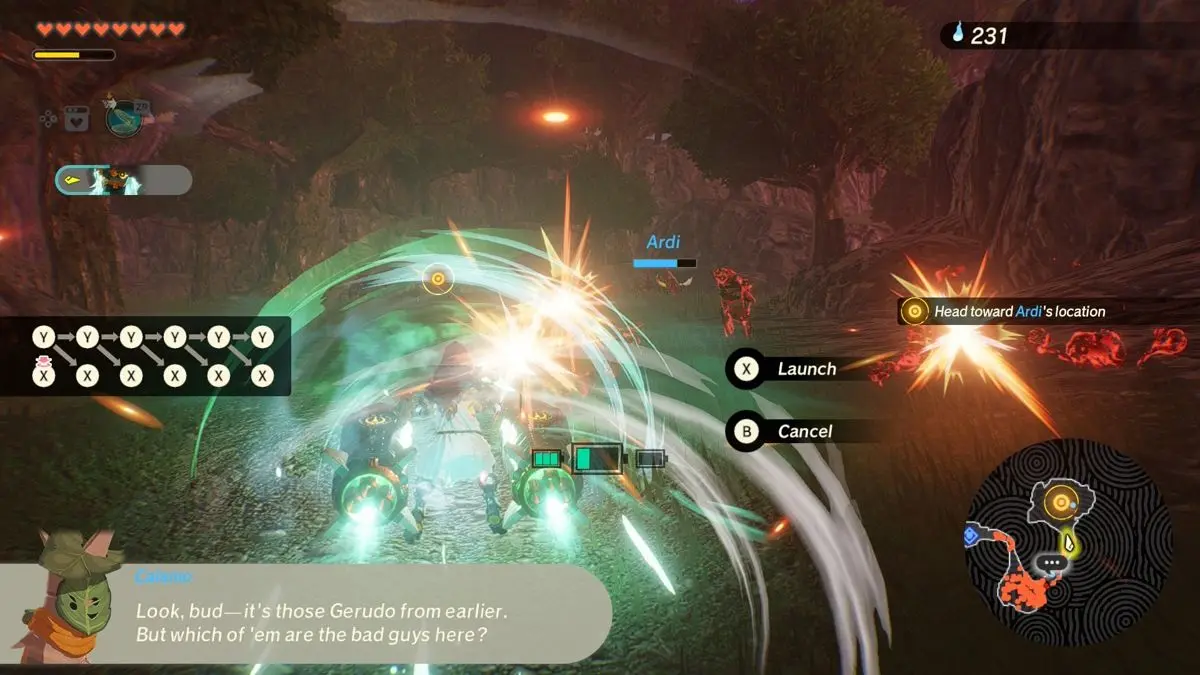Select Ardi's name tag and health bar
The image size is (1200, 675).
(664, 251)
